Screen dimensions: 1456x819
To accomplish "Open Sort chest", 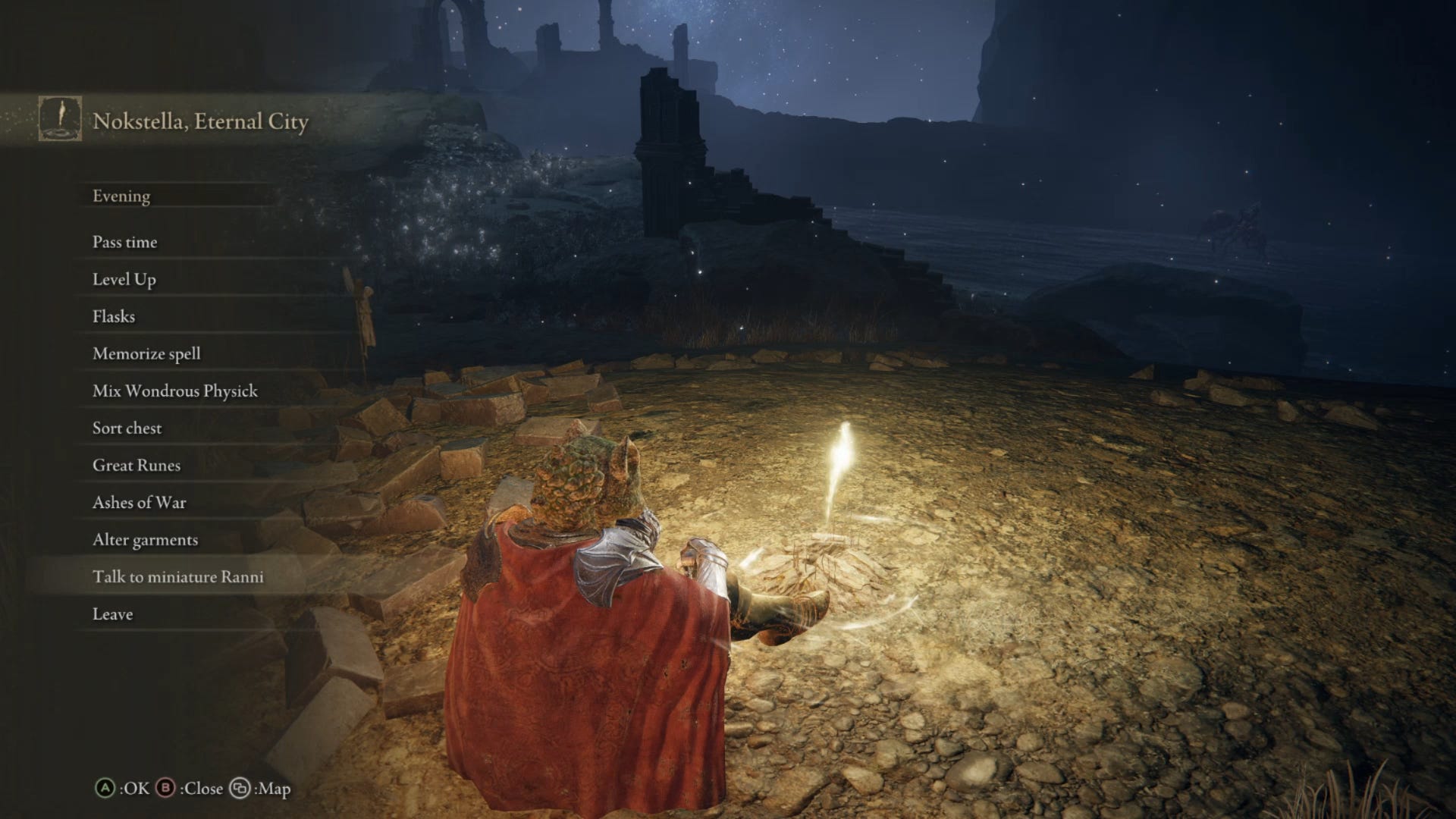I will 126,428.
